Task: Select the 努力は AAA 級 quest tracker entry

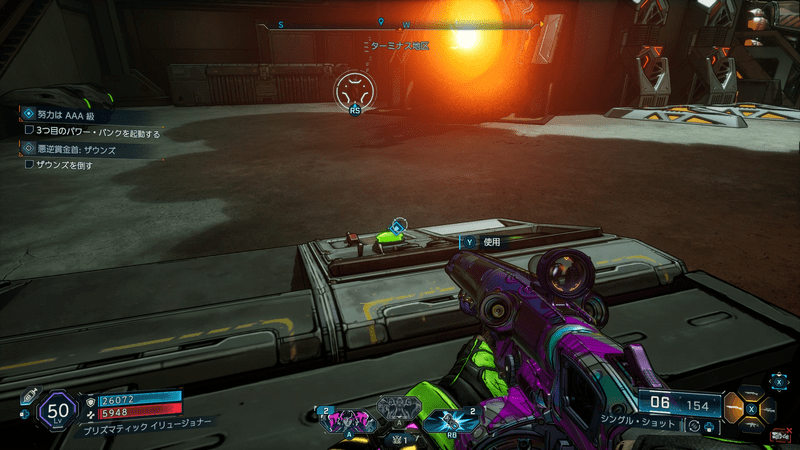Action: tap(68, 115)
